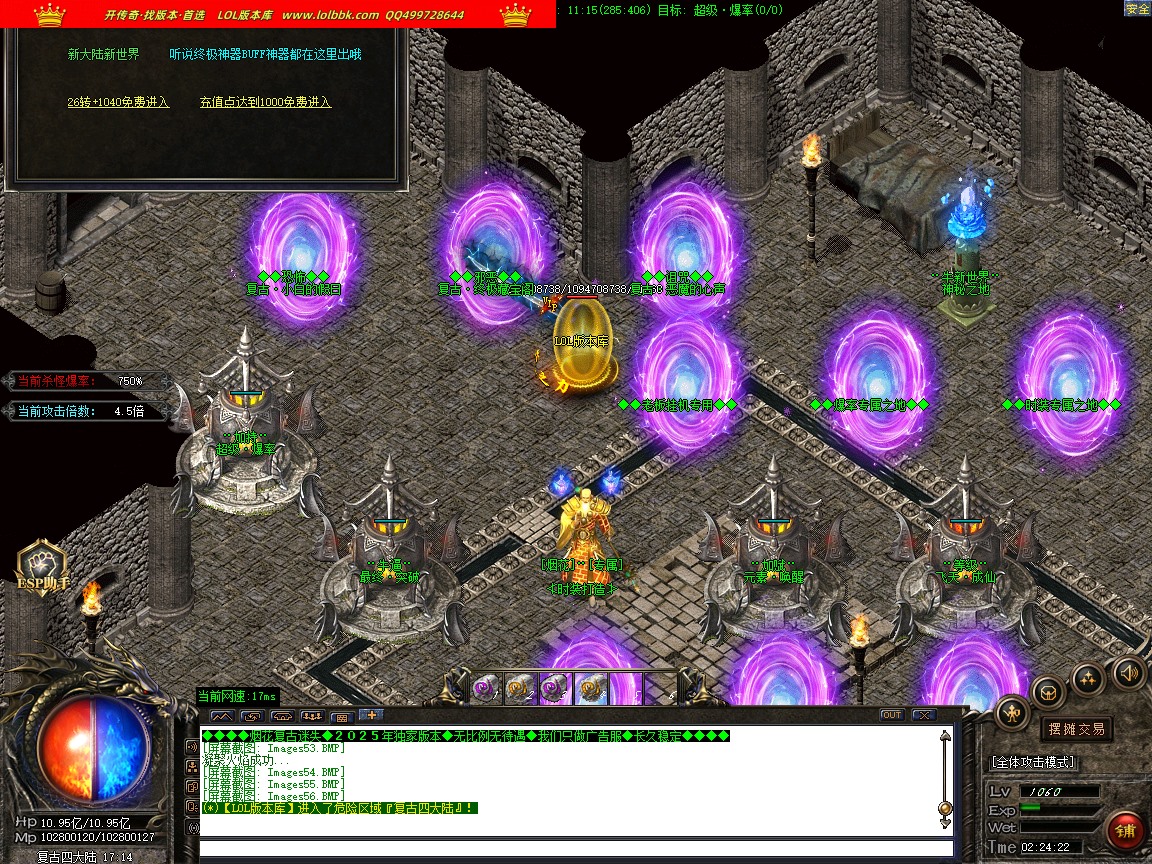
Task: Use the fourth hotbar scroll on blue background
Action: point(590,688)
